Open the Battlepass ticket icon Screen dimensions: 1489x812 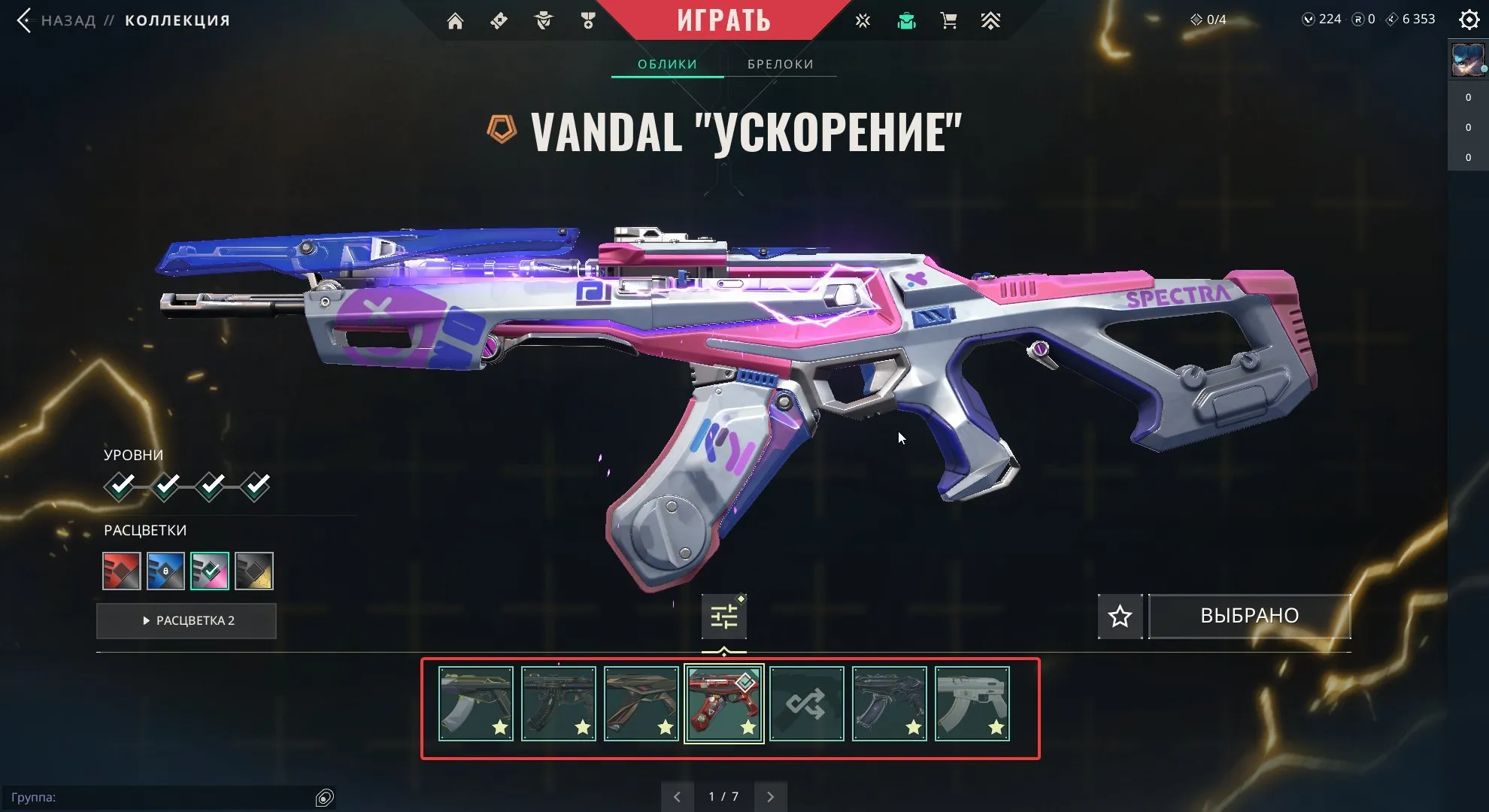[x=500, y=20]
